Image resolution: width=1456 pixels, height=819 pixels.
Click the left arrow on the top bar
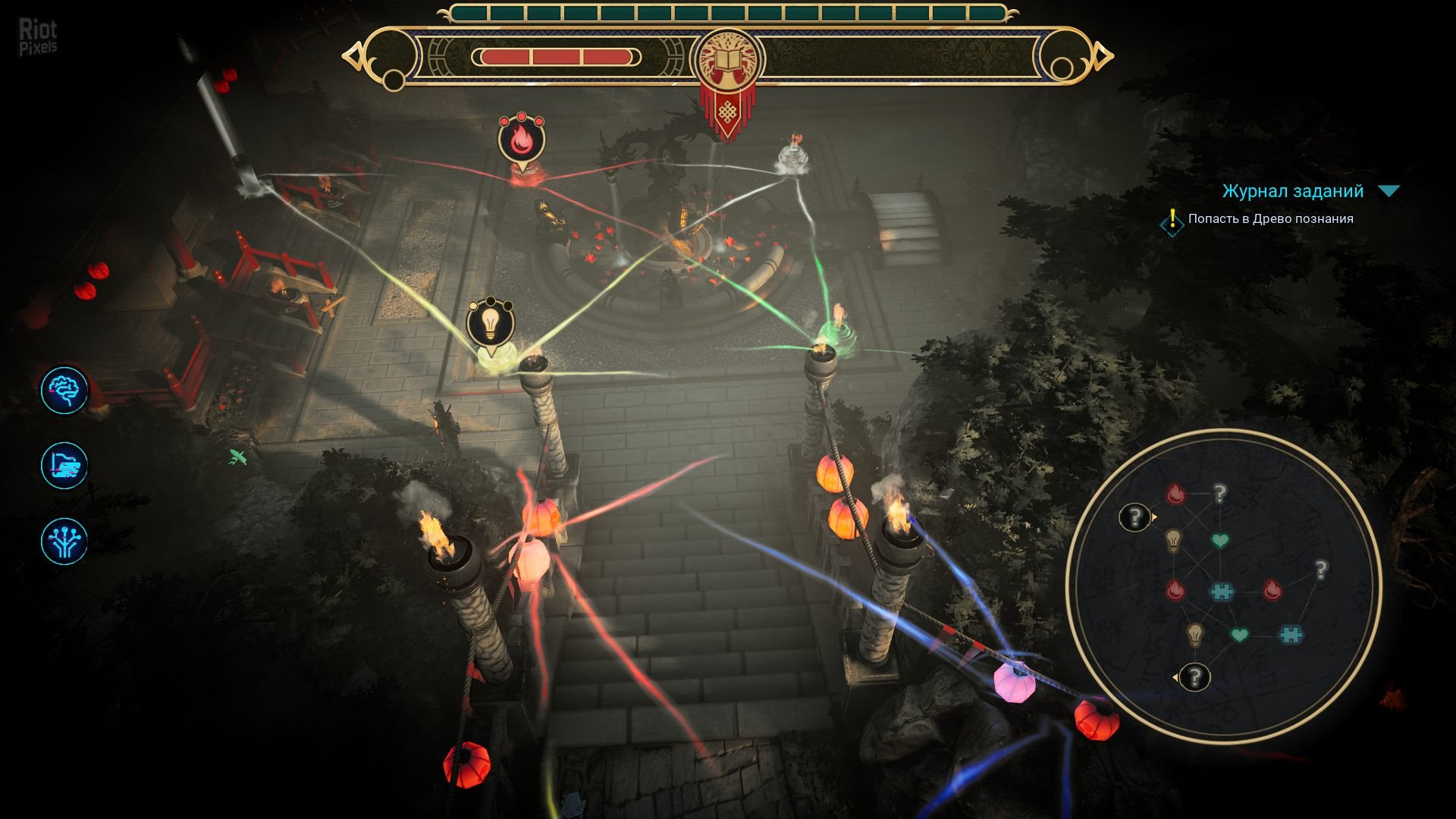[x=351, y=57]
